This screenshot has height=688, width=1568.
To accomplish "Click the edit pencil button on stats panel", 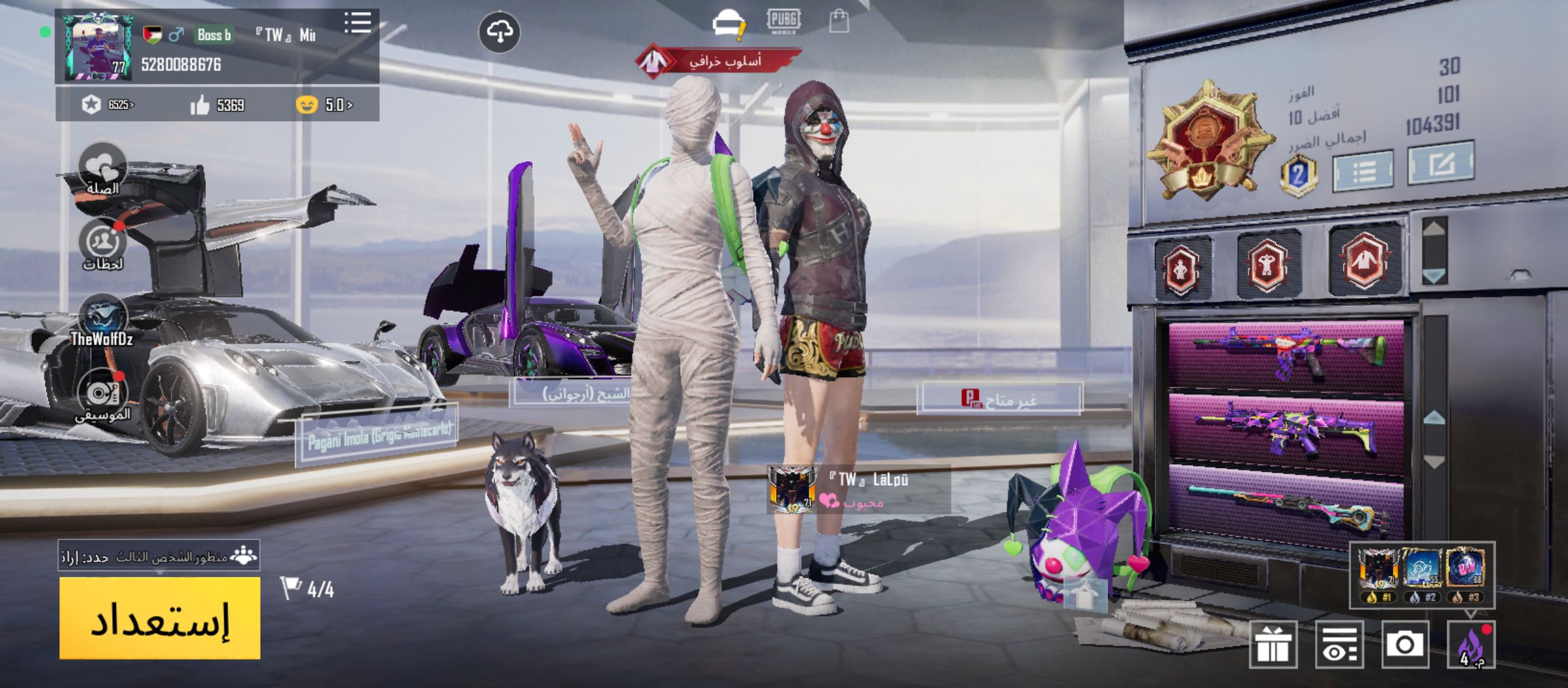I will pos(1441,164).
